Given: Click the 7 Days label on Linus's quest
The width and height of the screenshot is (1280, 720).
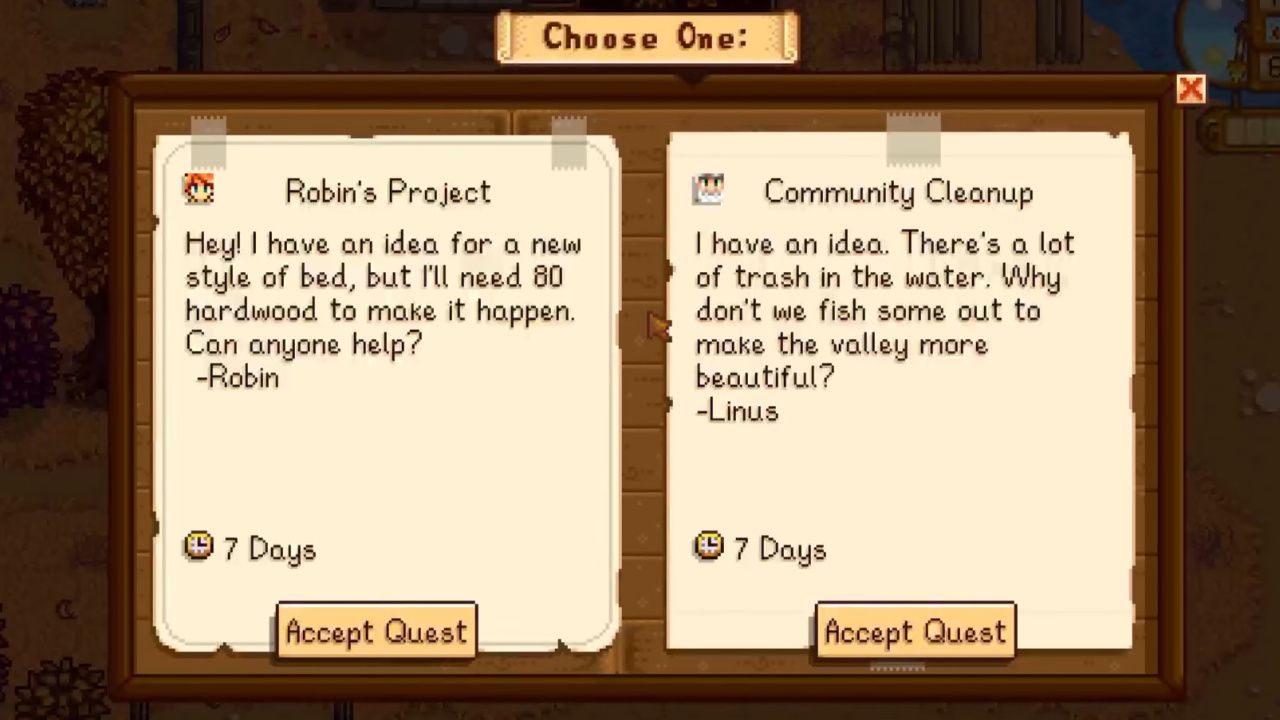Looking at the screenshot, I should pos(779,548).
